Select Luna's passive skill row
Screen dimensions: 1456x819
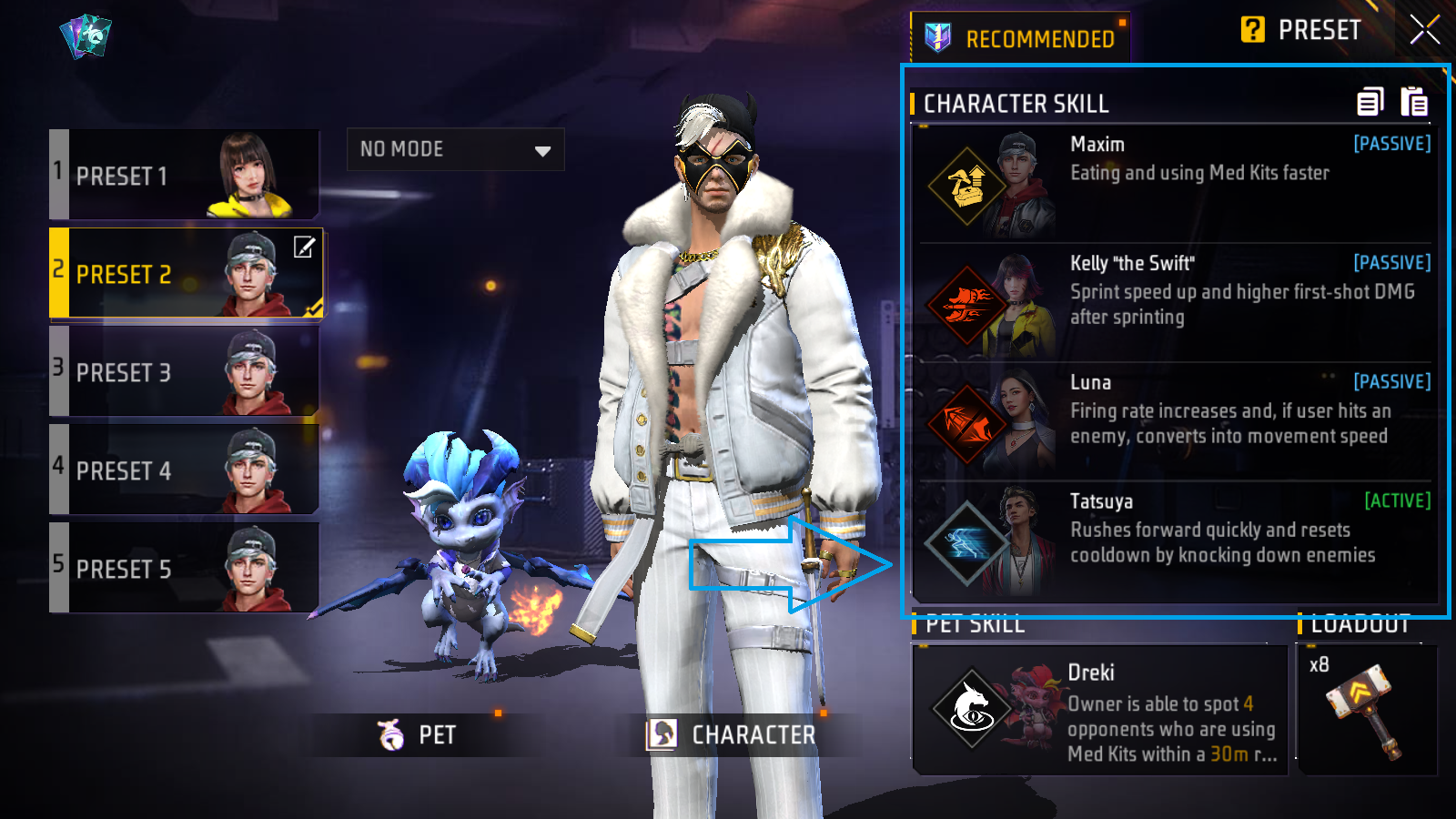pyautogui.click(x=1175, y=421)
